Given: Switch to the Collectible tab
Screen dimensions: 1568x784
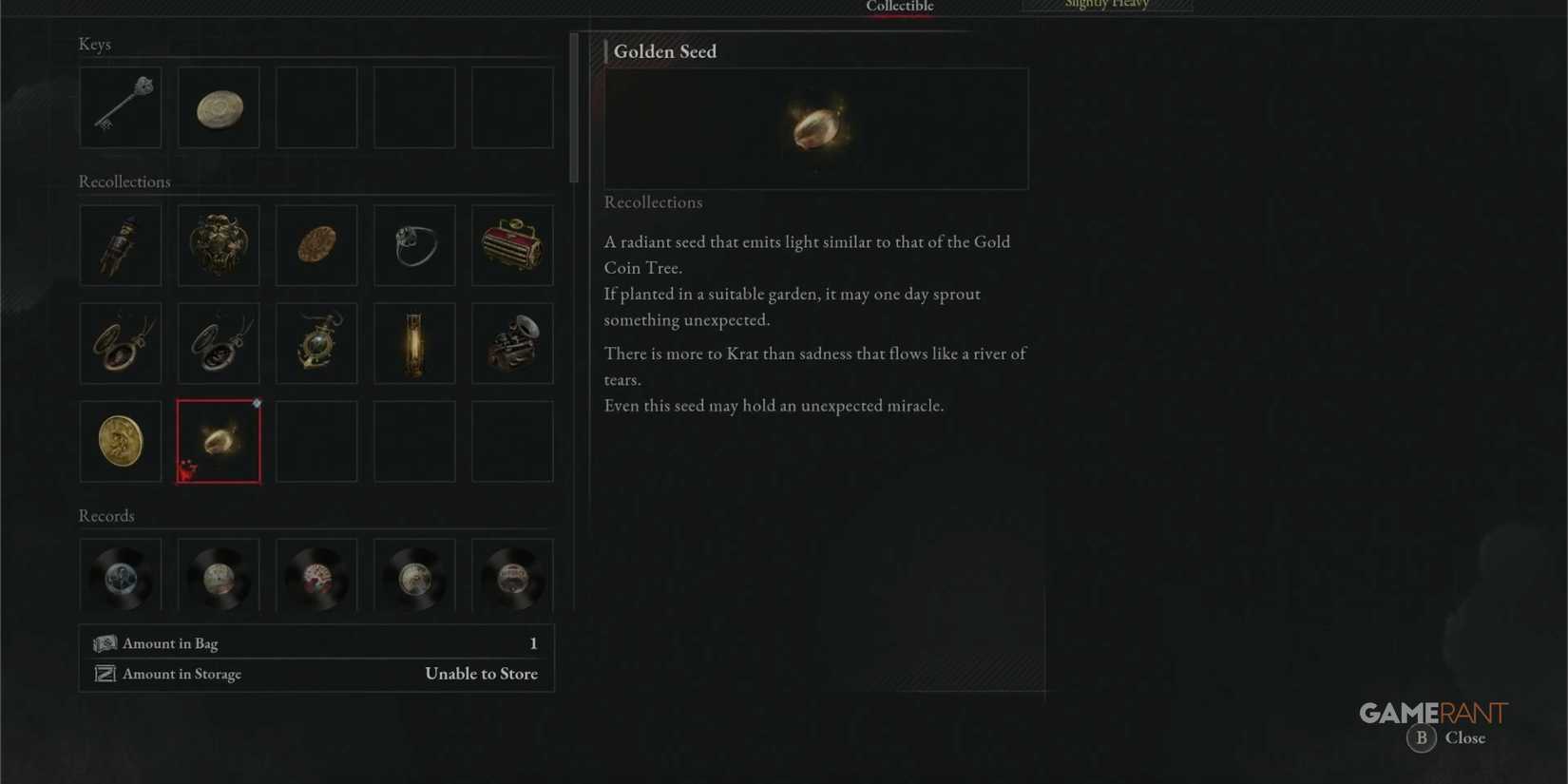Looking at the screenshot, I should [898, 8].
